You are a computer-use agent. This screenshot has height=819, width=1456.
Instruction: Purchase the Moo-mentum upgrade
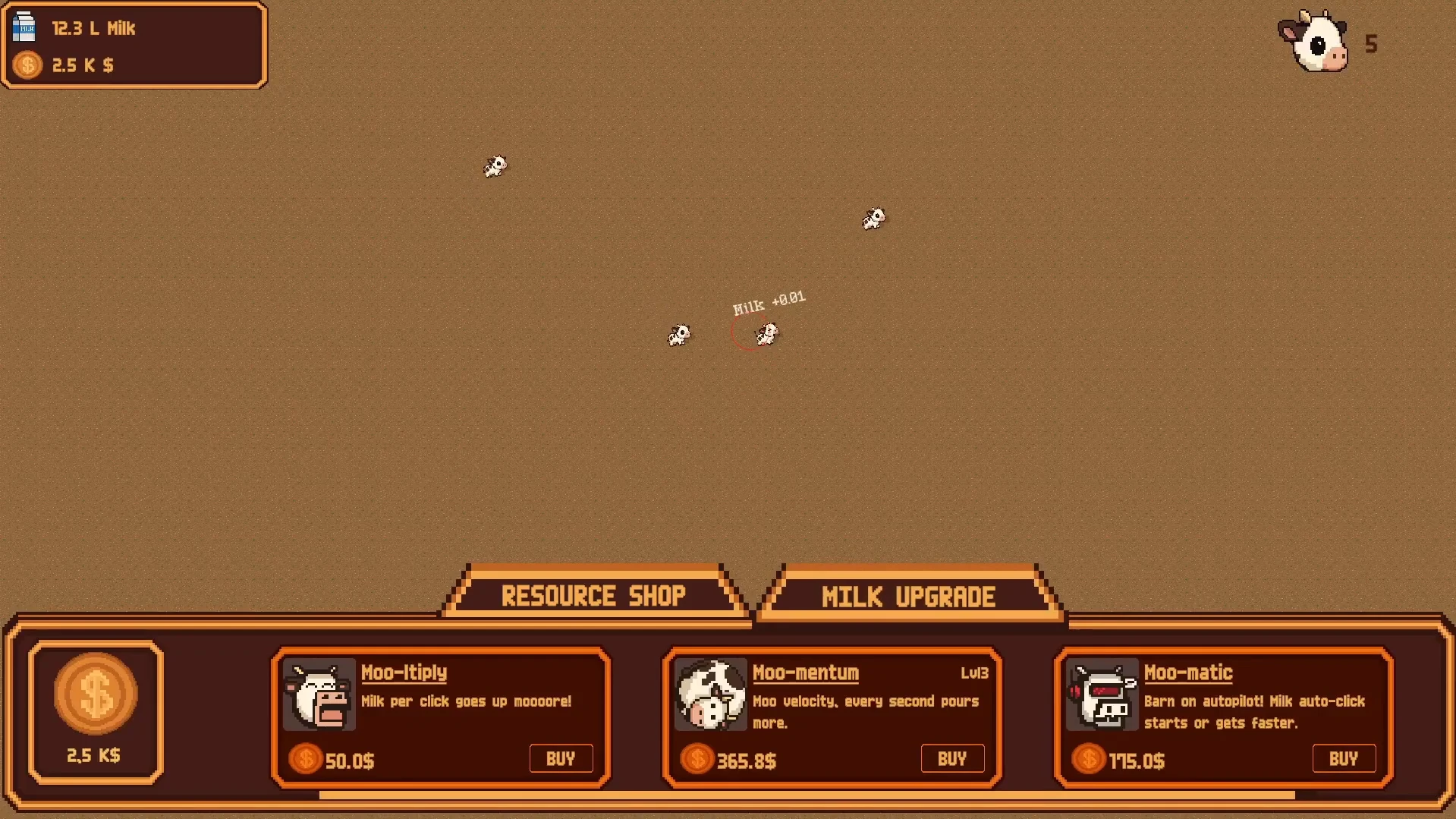952,758
